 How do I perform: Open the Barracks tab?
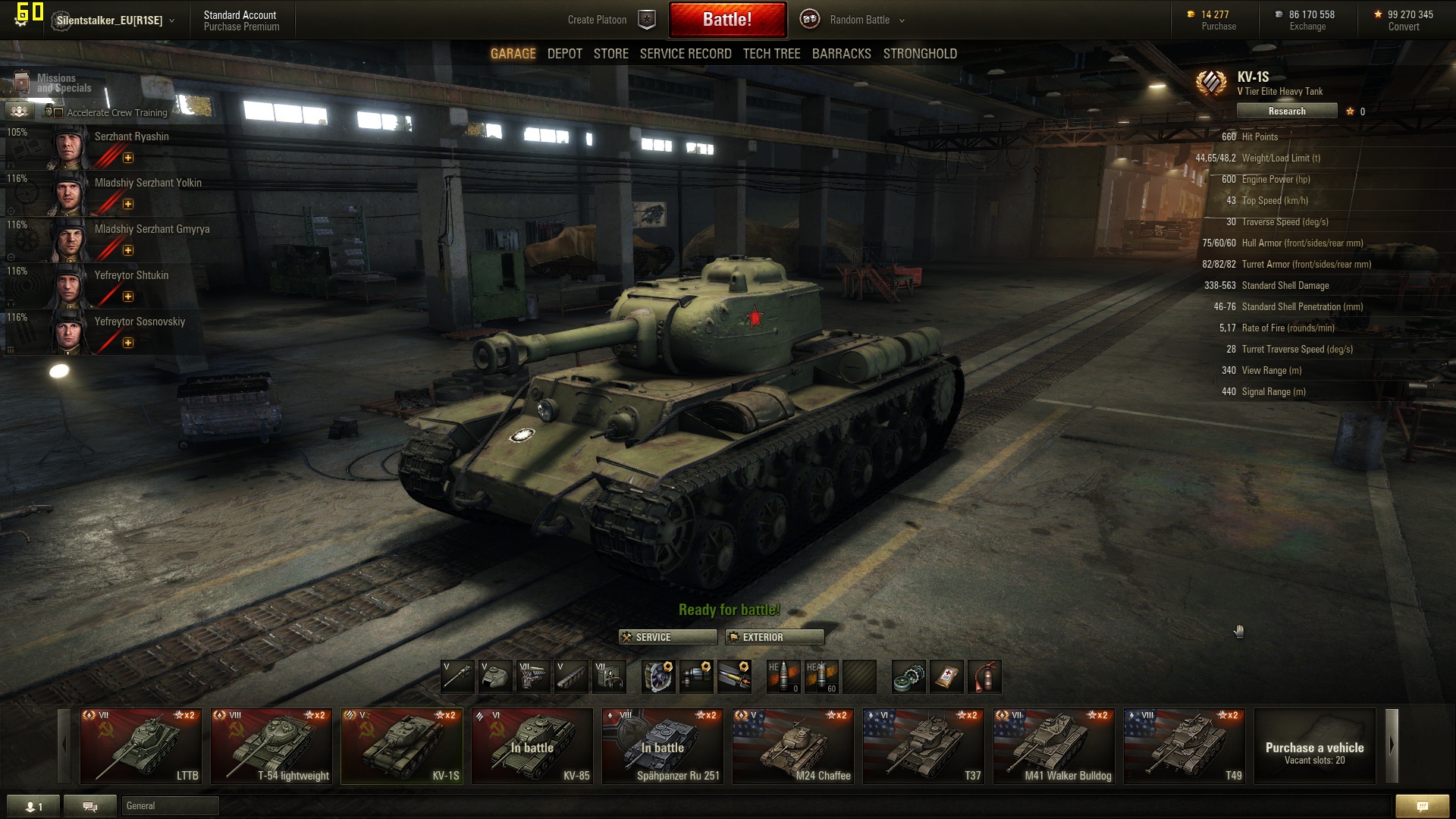coord(841,54)
